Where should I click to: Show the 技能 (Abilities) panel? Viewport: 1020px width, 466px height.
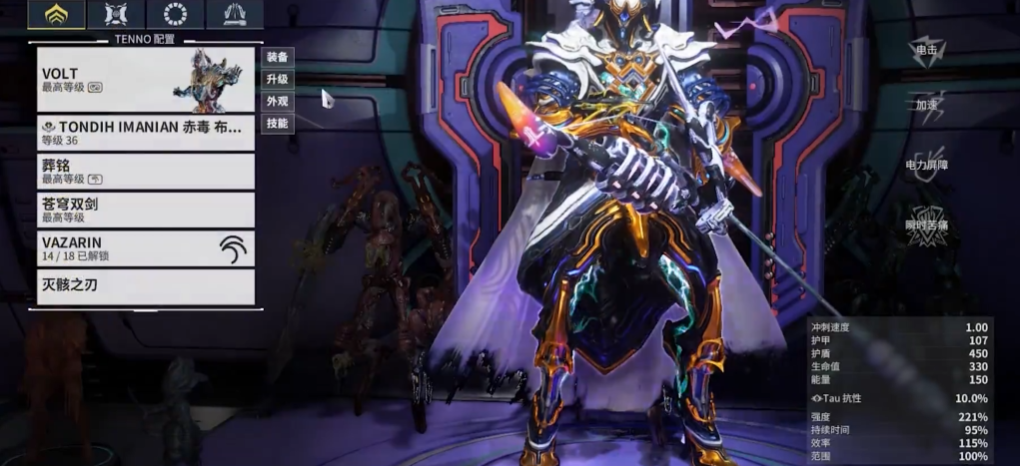(277, 124)
